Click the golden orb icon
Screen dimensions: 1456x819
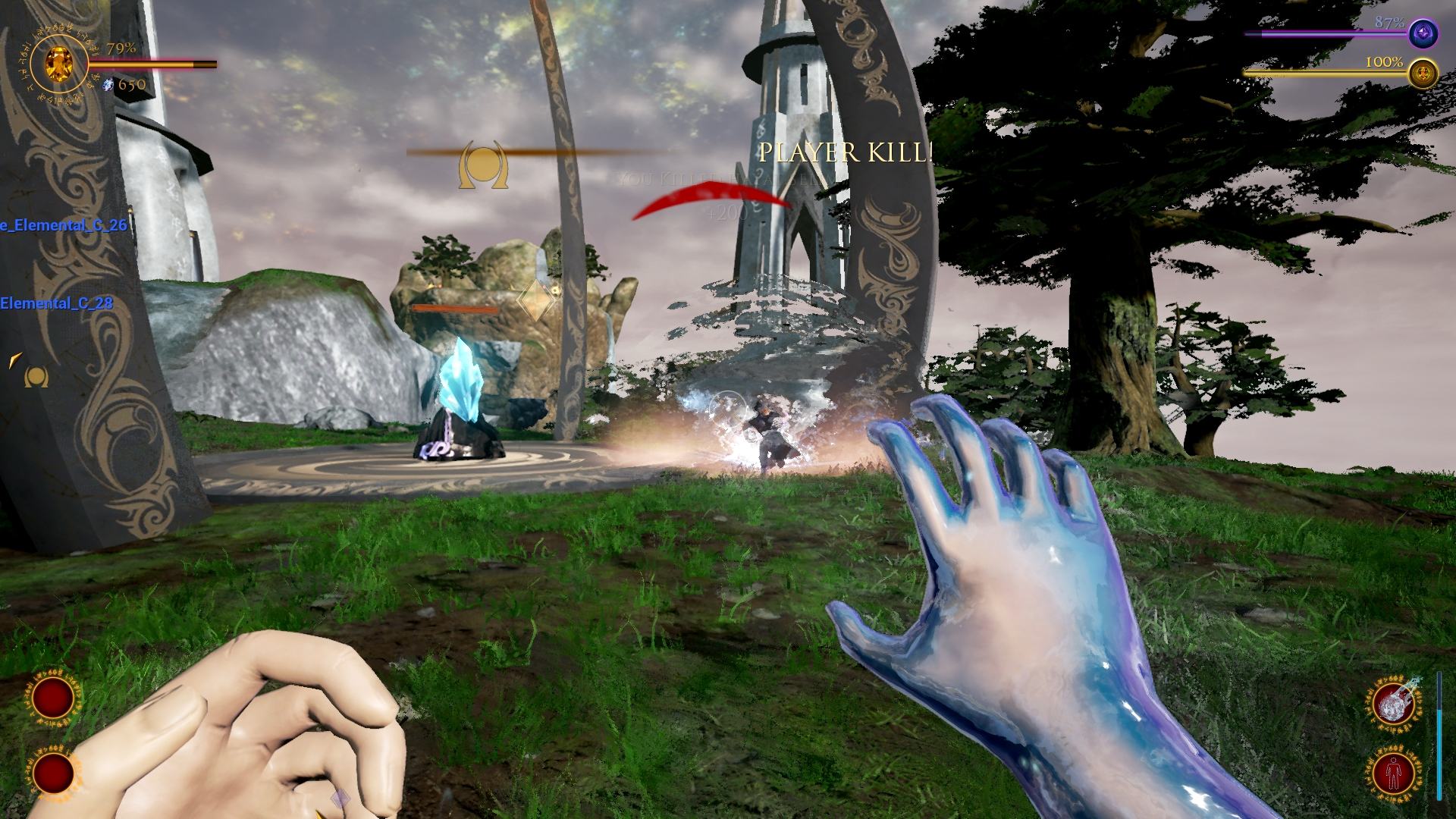click(1423, 74)
